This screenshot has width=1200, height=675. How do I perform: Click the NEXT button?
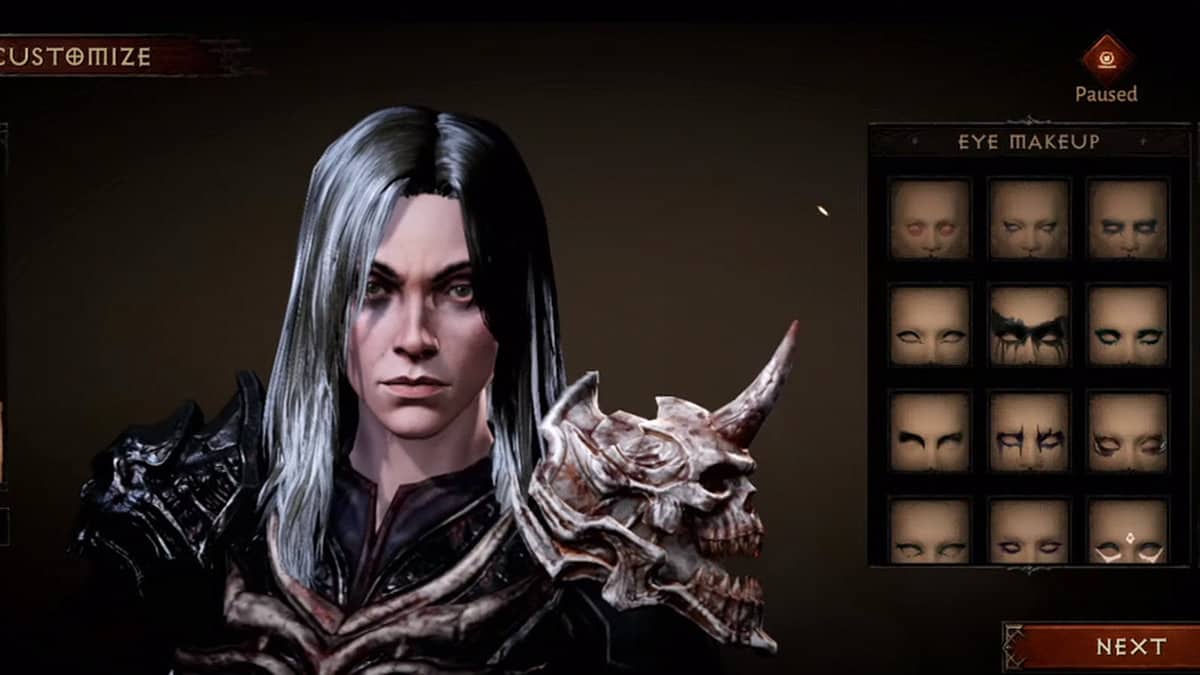pyautogui.click(x=1102, y=646)
